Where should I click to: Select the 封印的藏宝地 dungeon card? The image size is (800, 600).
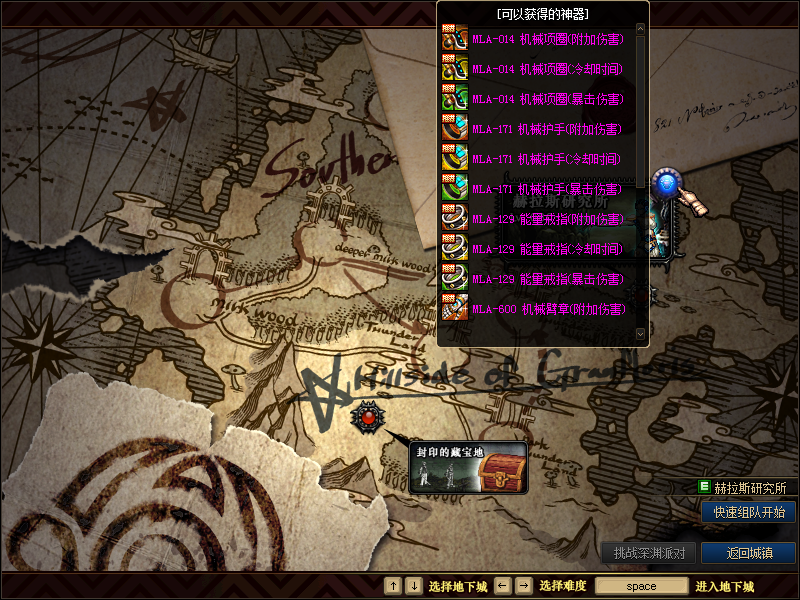(x=468, y=468)
